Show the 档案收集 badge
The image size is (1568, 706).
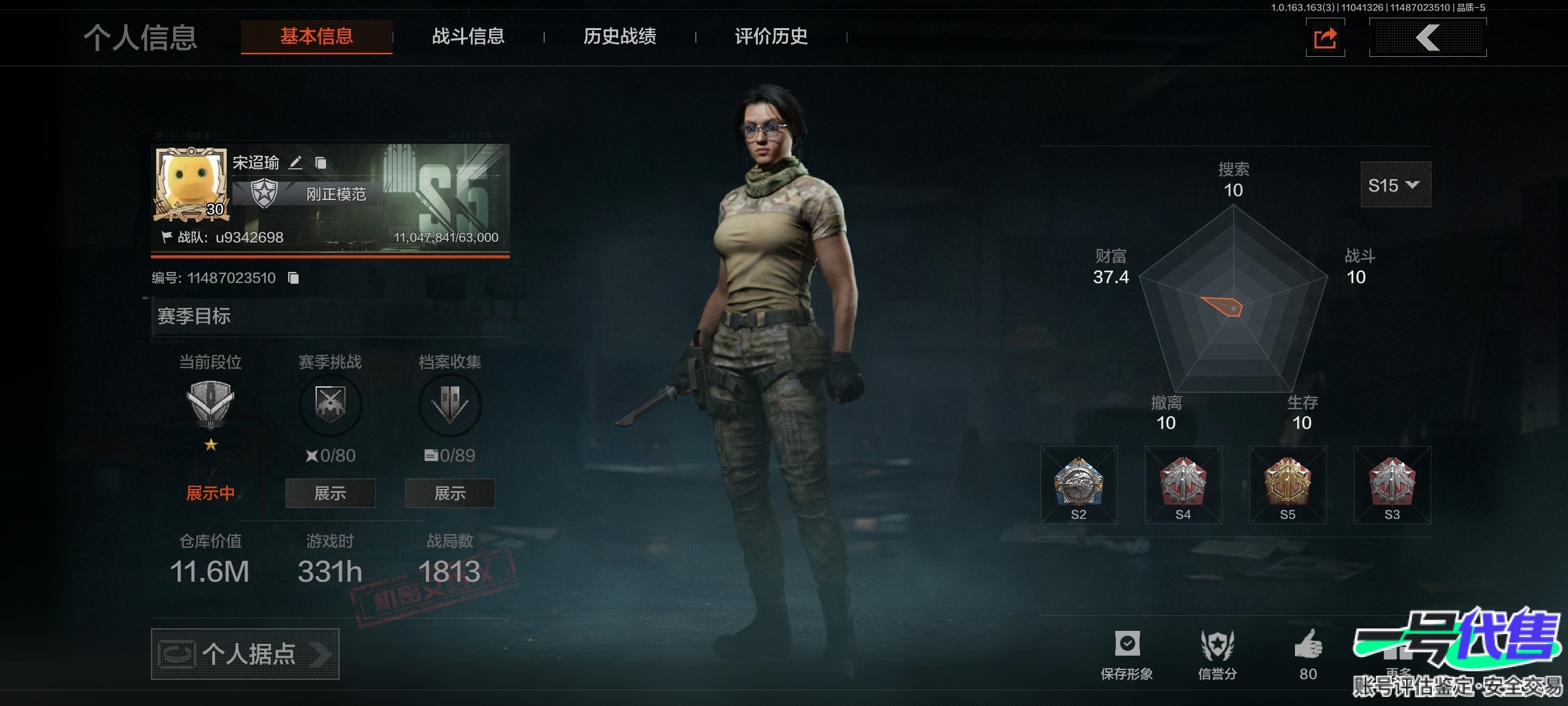[x=449, y=493]
